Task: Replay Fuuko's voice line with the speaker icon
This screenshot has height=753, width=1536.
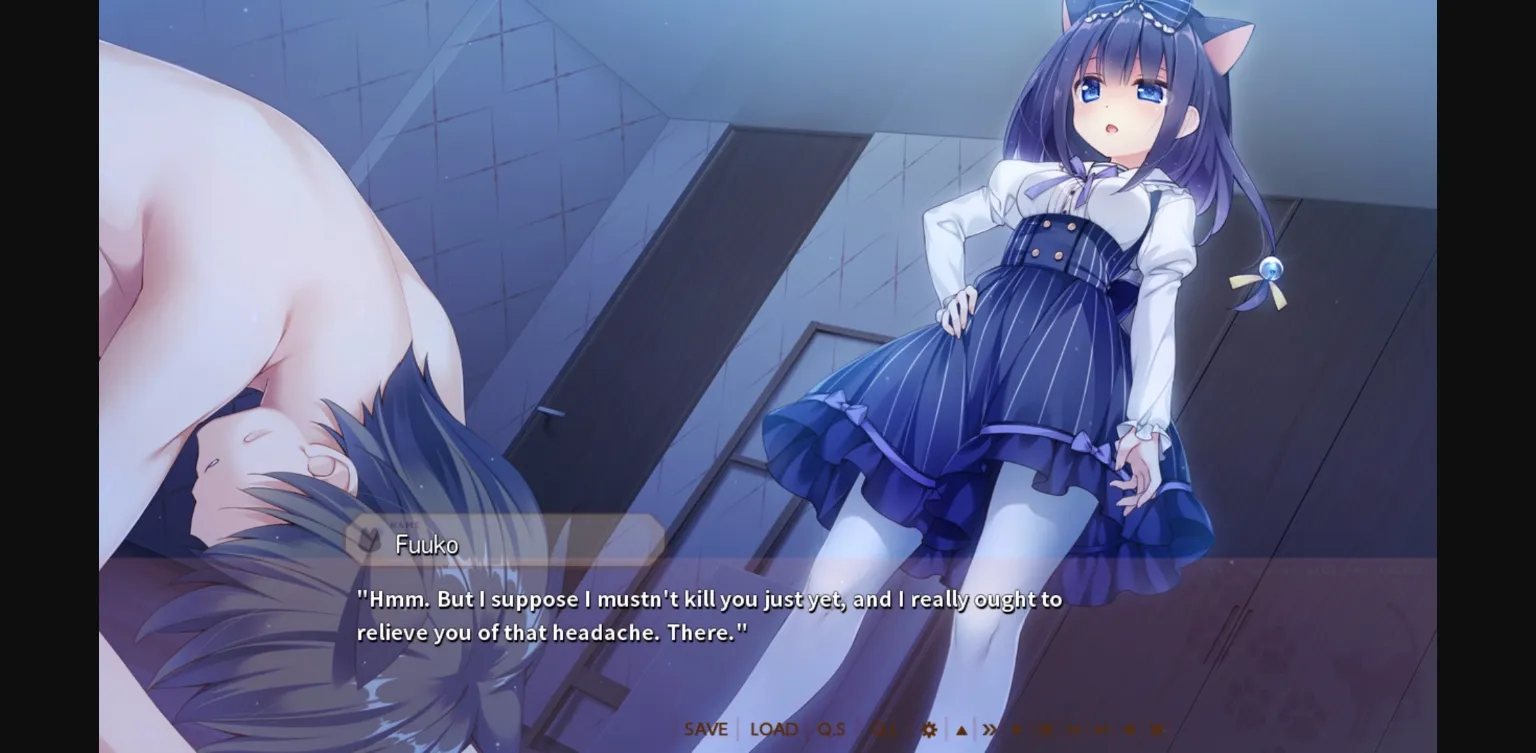Action: coord(1130,729)
